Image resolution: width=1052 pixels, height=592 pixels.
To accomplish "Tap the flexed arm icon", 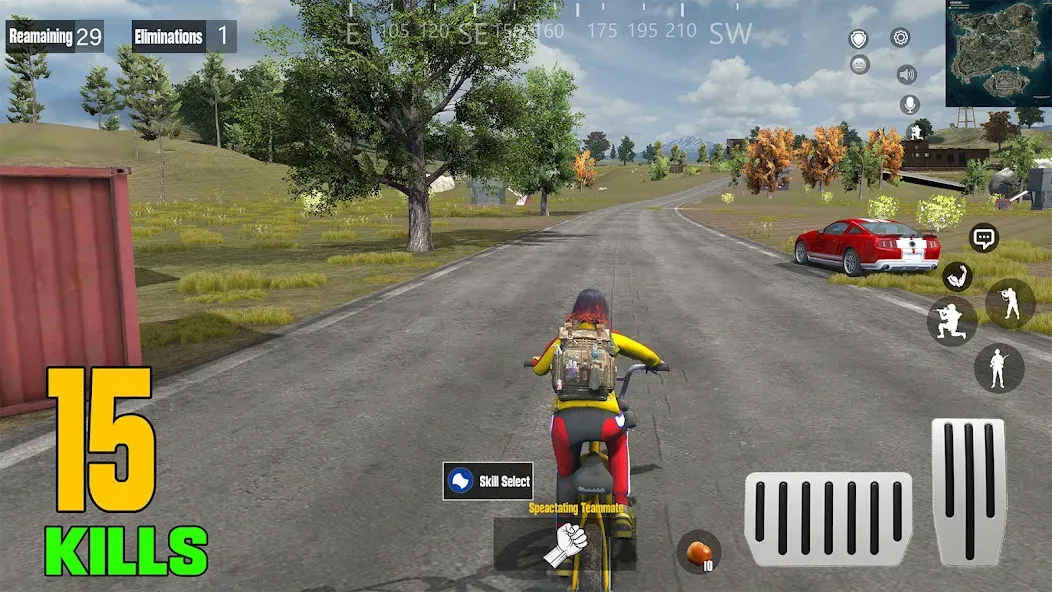I will point(958,276).
